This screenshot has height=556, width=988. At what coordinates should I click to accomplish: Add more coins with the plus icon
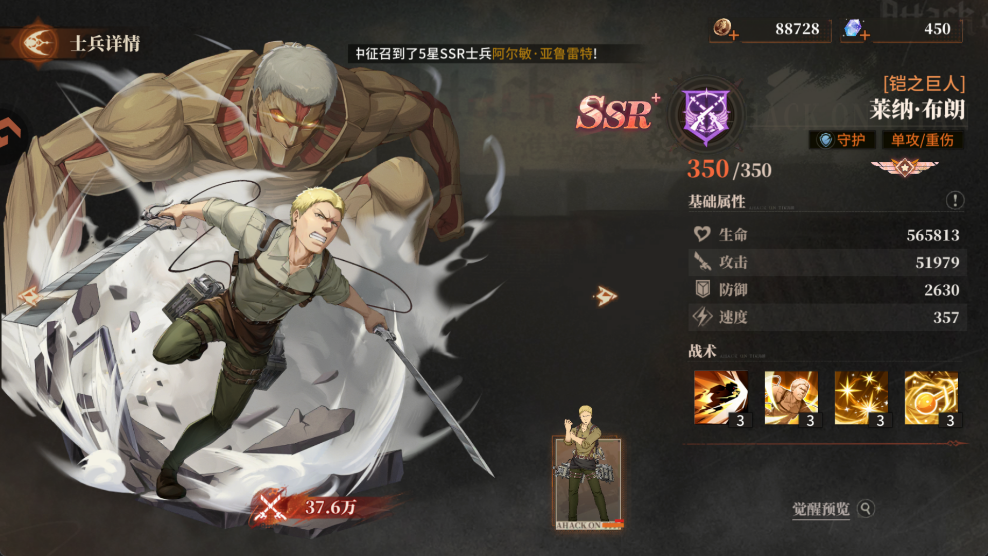pyautogui.click(x=734, y=34)
